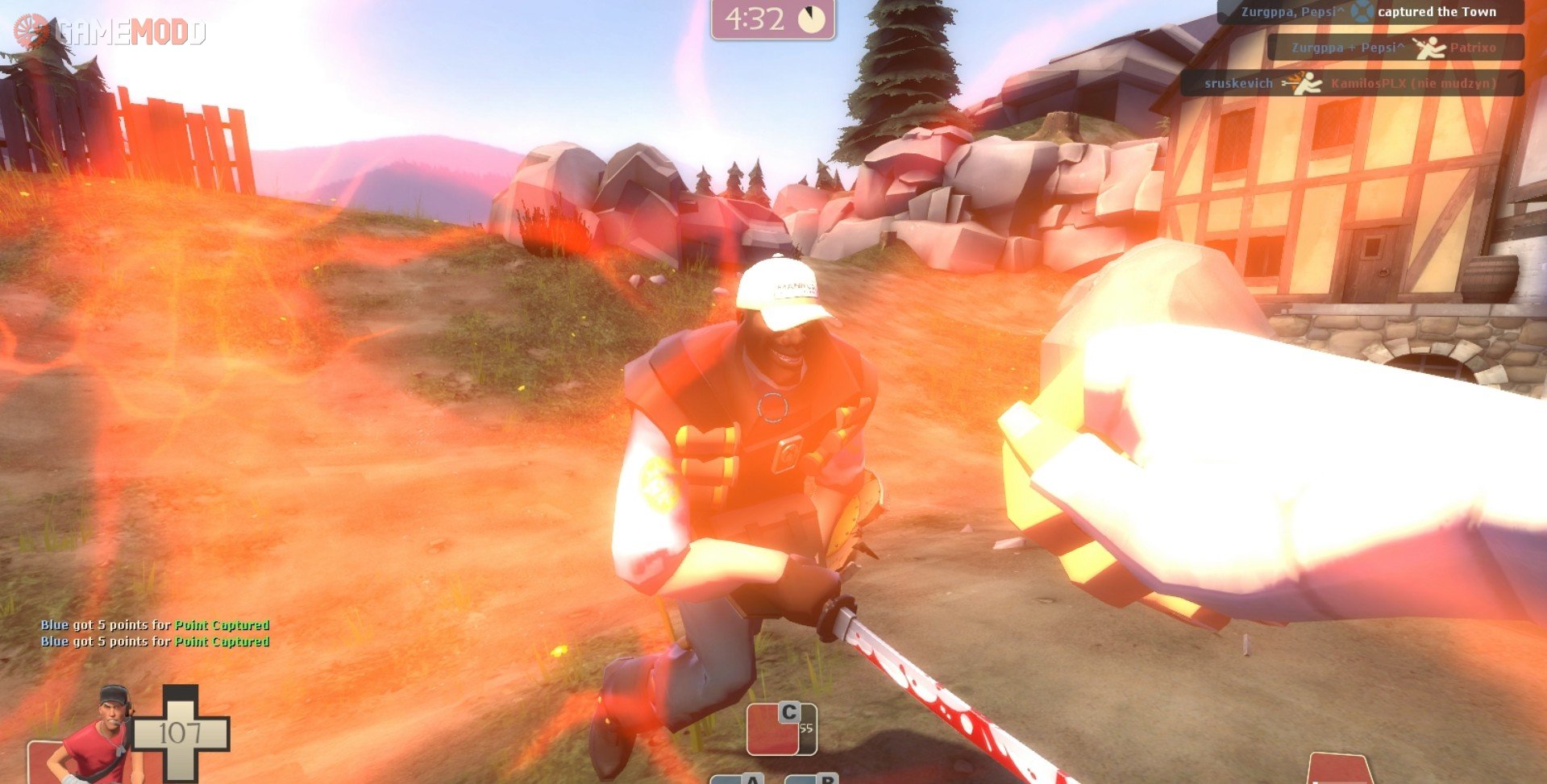Open the GameModd watermark logo
The height and width of the screenshot is (784, 1547).
(110, 32)
